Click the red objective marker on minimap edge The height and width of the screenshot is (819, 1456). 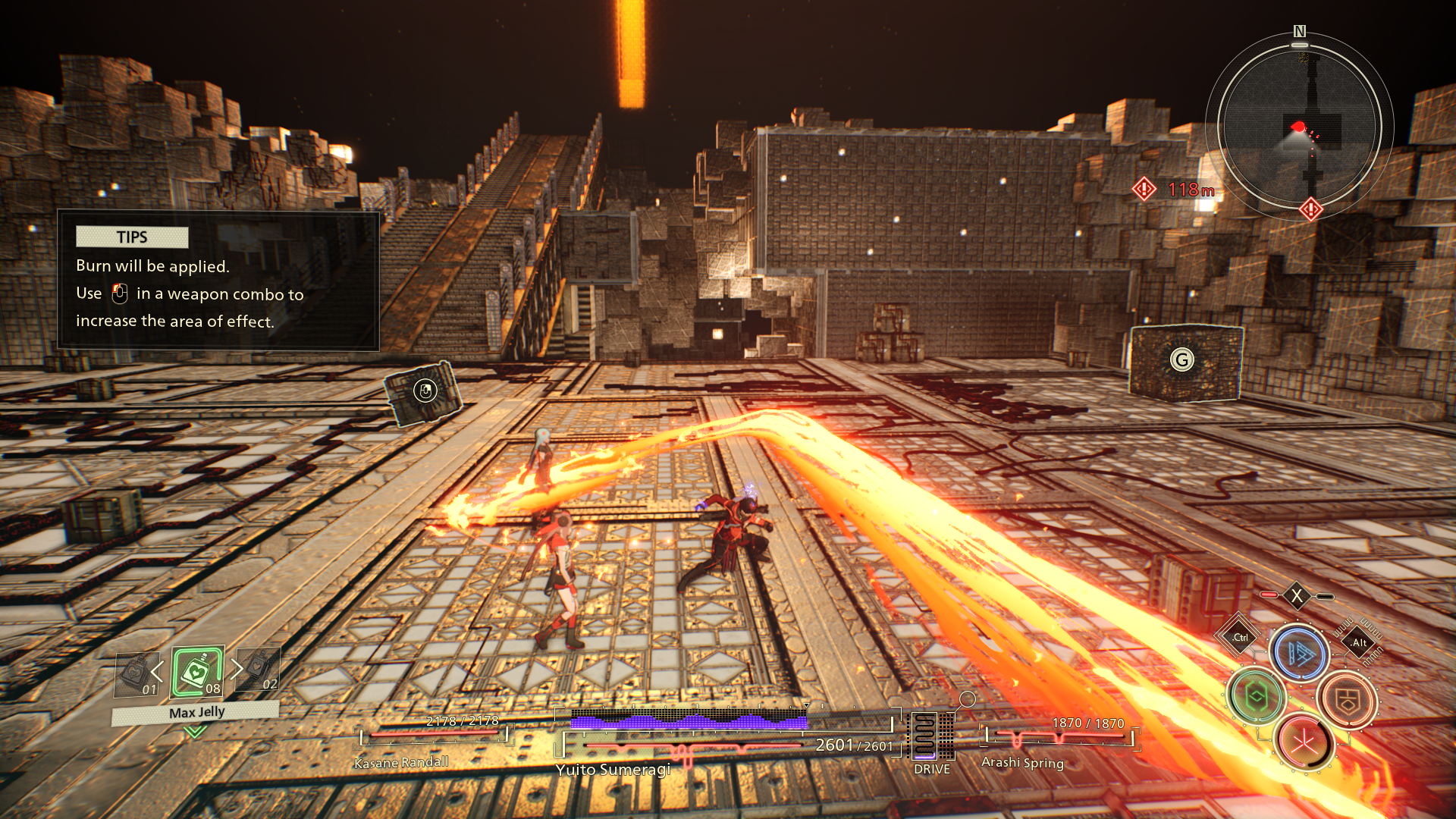pyautogui.click(x=1311, y=209)
